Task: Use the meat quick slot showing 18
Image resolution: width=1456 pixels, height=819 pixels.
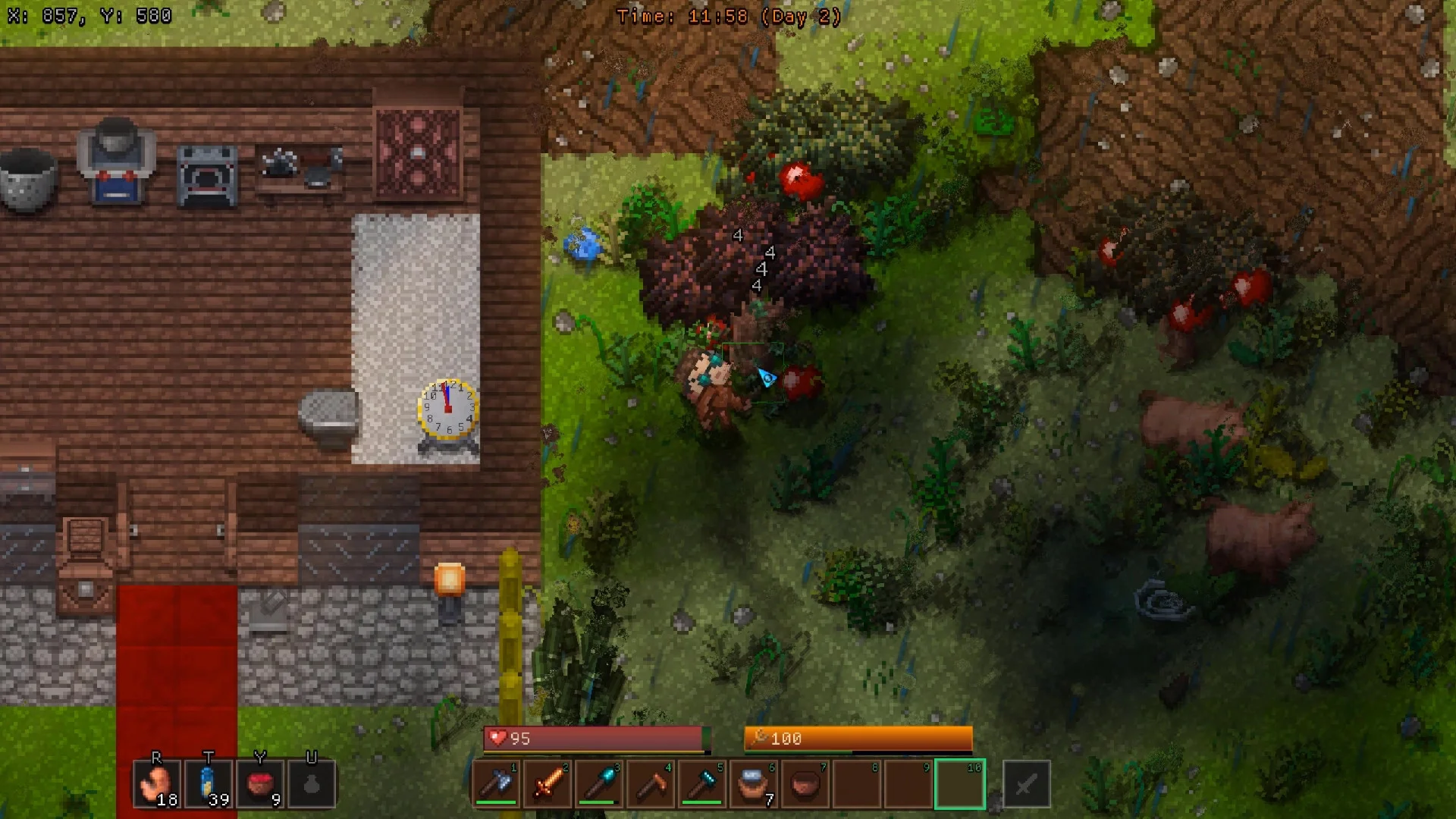Action: (157, 784)
